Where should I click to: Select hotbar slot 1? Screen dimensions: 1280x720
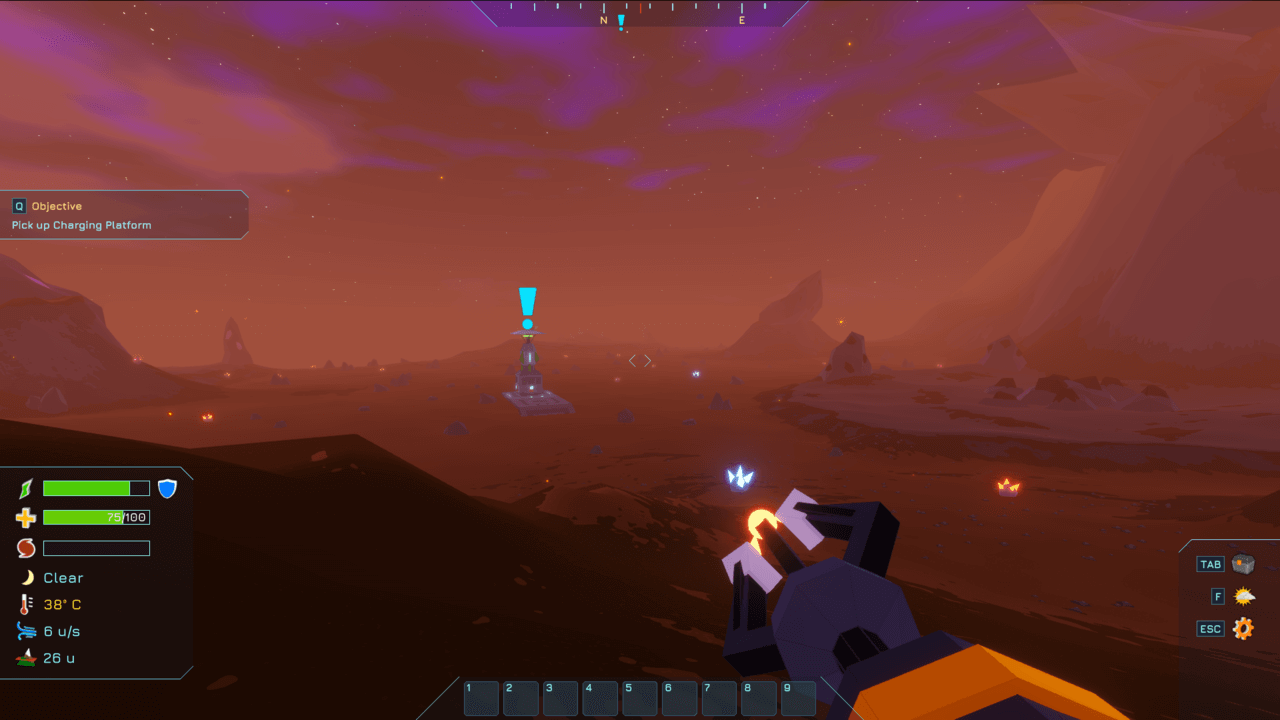[482, 698]
